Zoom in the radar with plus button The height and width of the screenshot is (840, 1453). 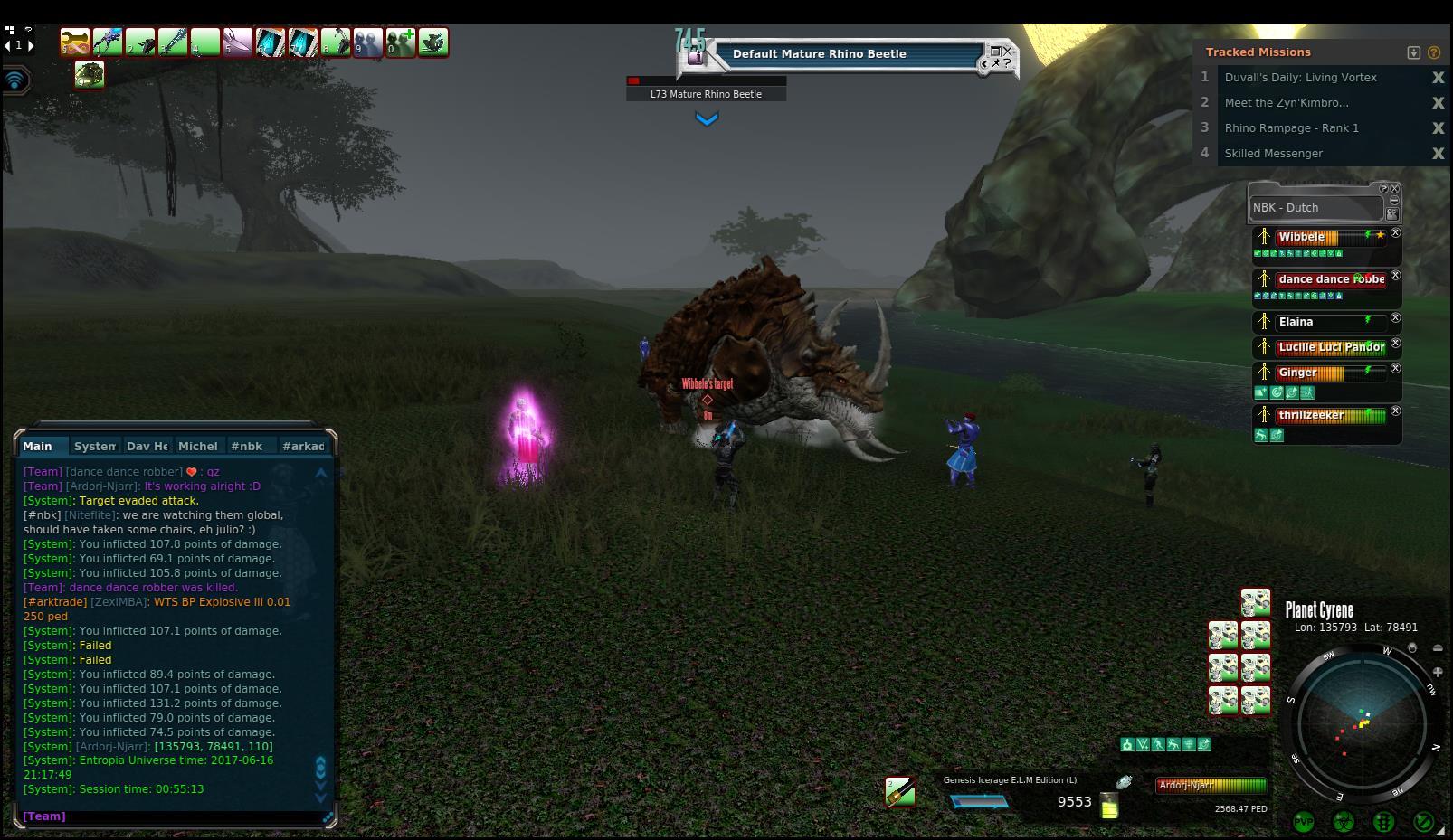click(x=1438, y=671)
